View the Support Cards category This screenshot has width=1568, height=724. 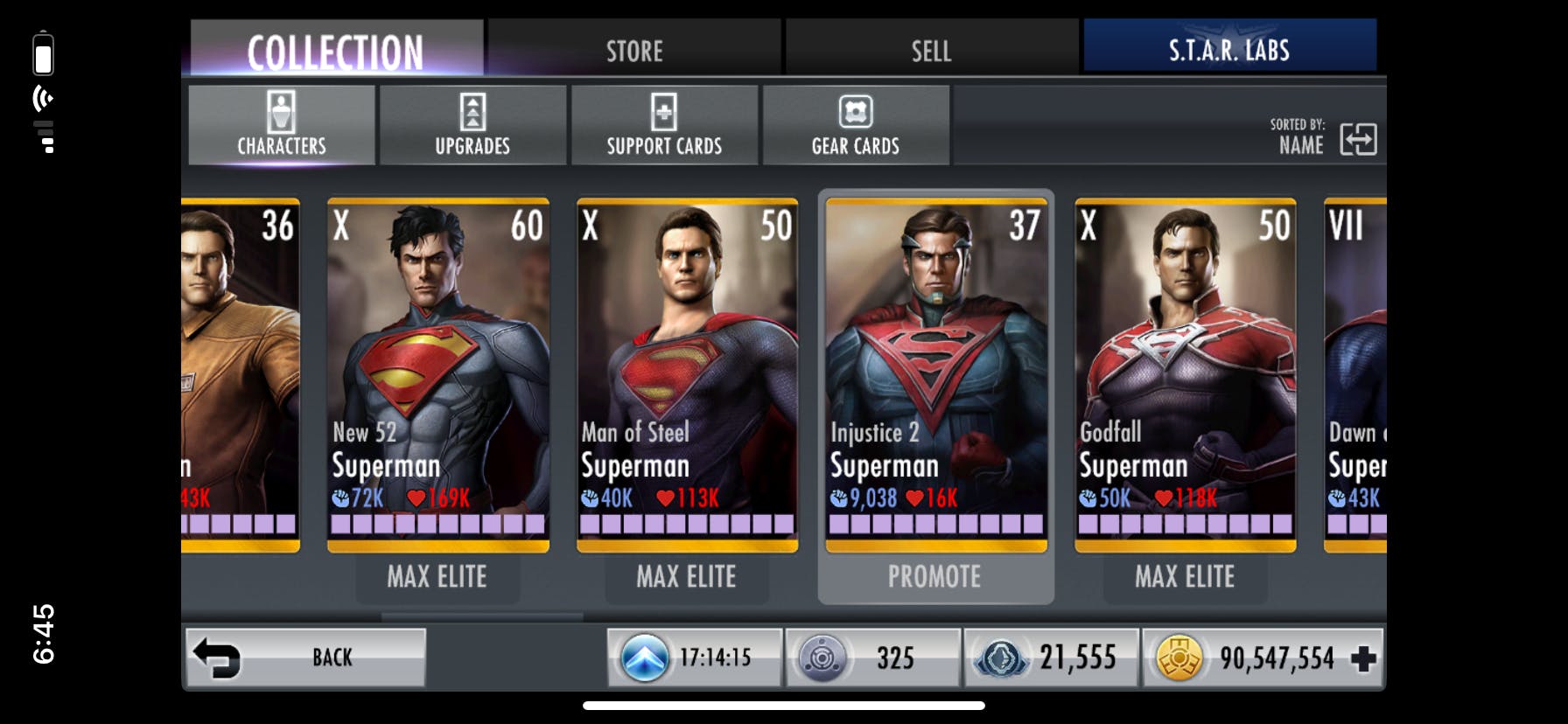pyautogui.click(x=664, y=125)
